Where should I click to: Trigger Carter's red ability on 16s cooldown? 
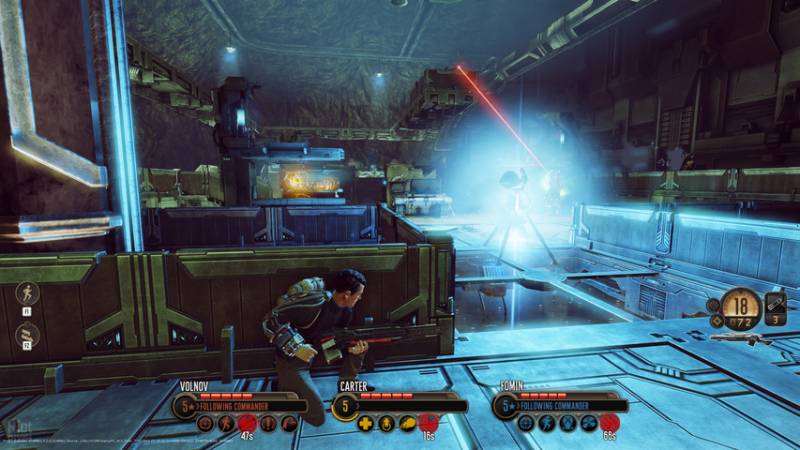(x=428, y=423)
